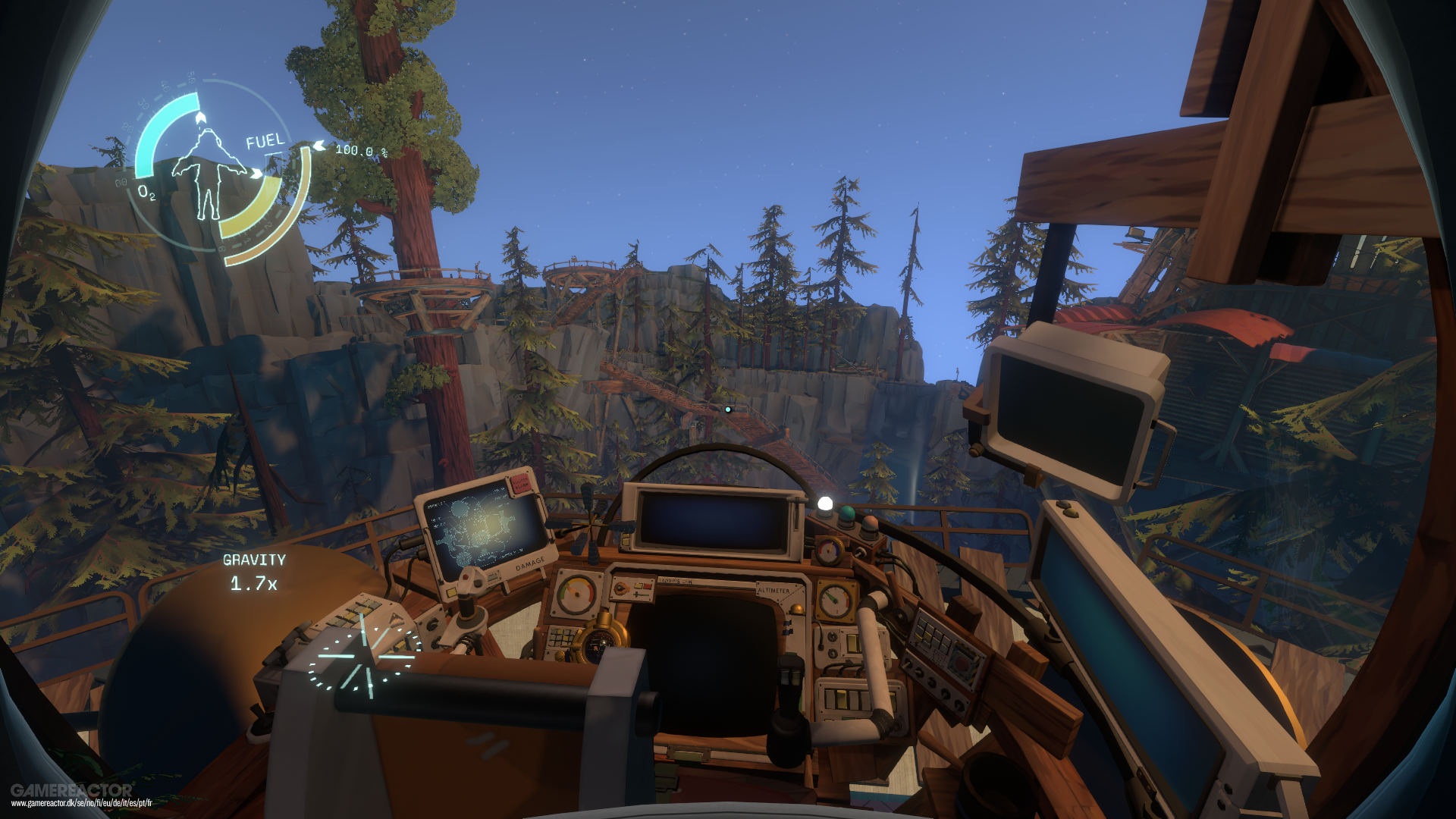
Task: Click the O2 meter on the HUD
Action: pos(150,191)
